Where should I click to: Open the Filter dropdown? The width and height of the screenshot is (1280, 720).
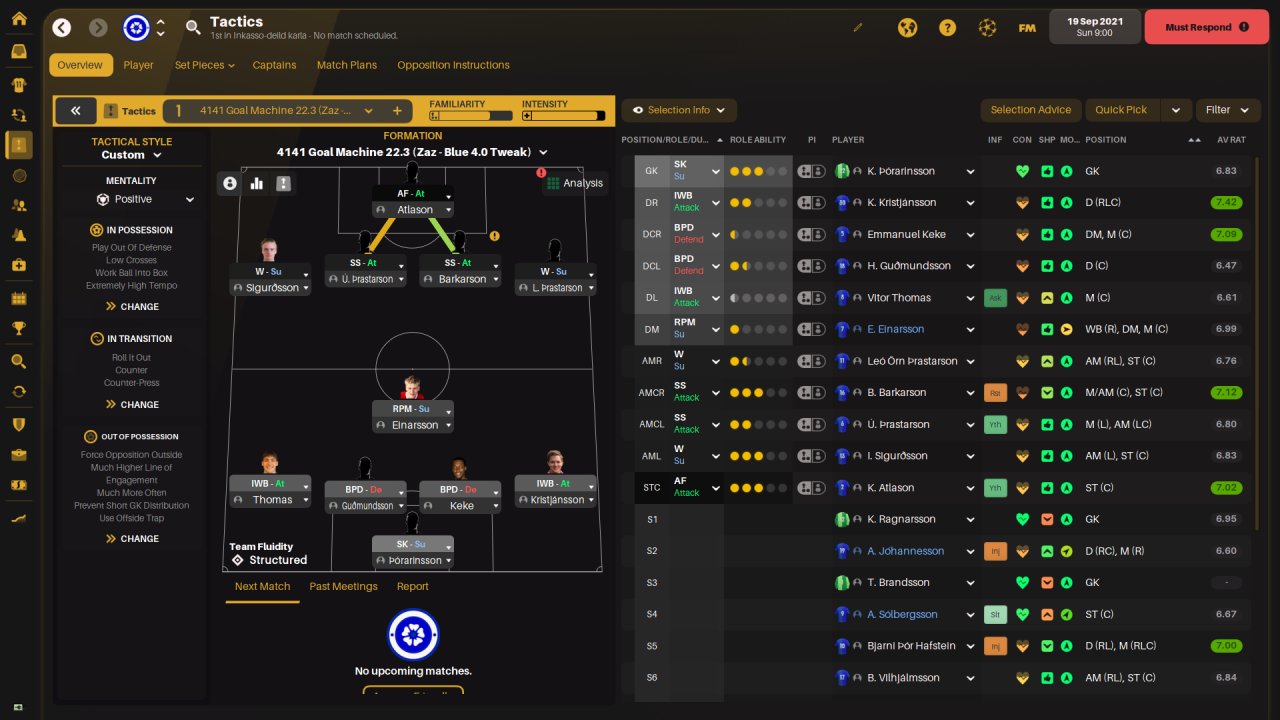pos(1226,110)
